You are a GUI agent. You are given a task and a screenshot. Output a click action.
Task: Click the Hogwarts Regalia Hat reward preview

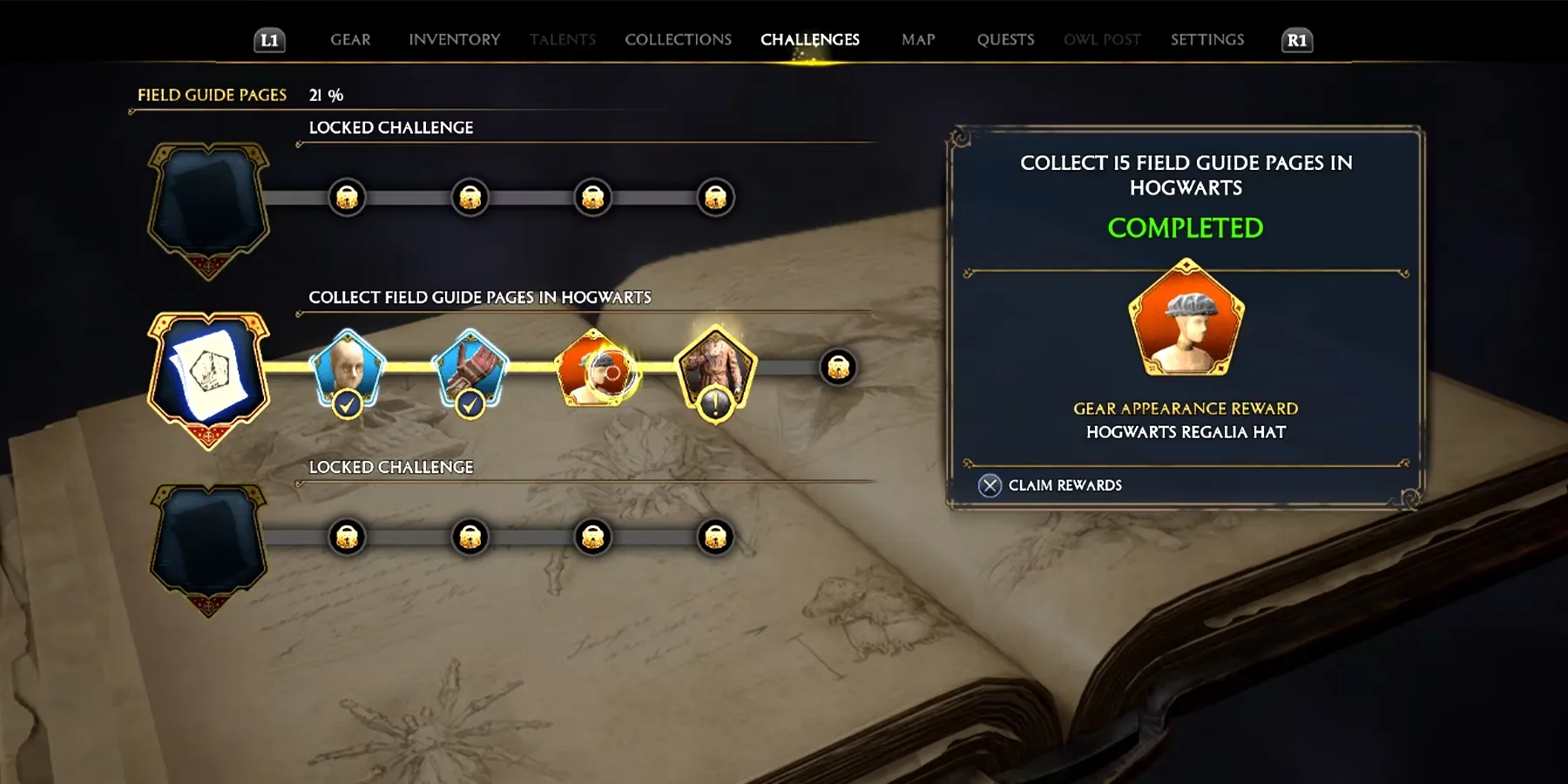(1186, 318)
